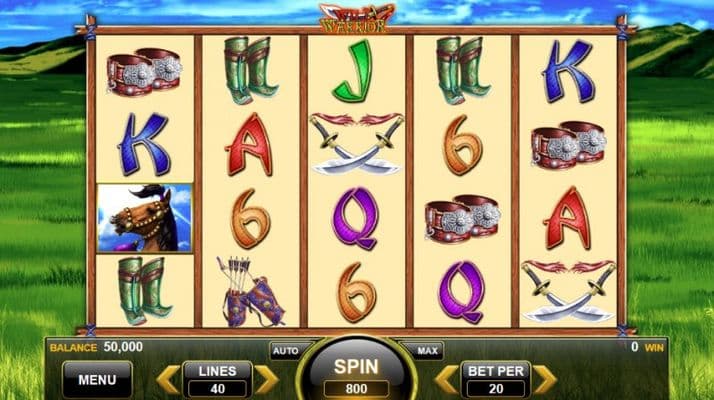The height and width of the screenshot is (400, 714).
Task: Open the MENU button
Action: pyautogui.click(x=97, y=379)
